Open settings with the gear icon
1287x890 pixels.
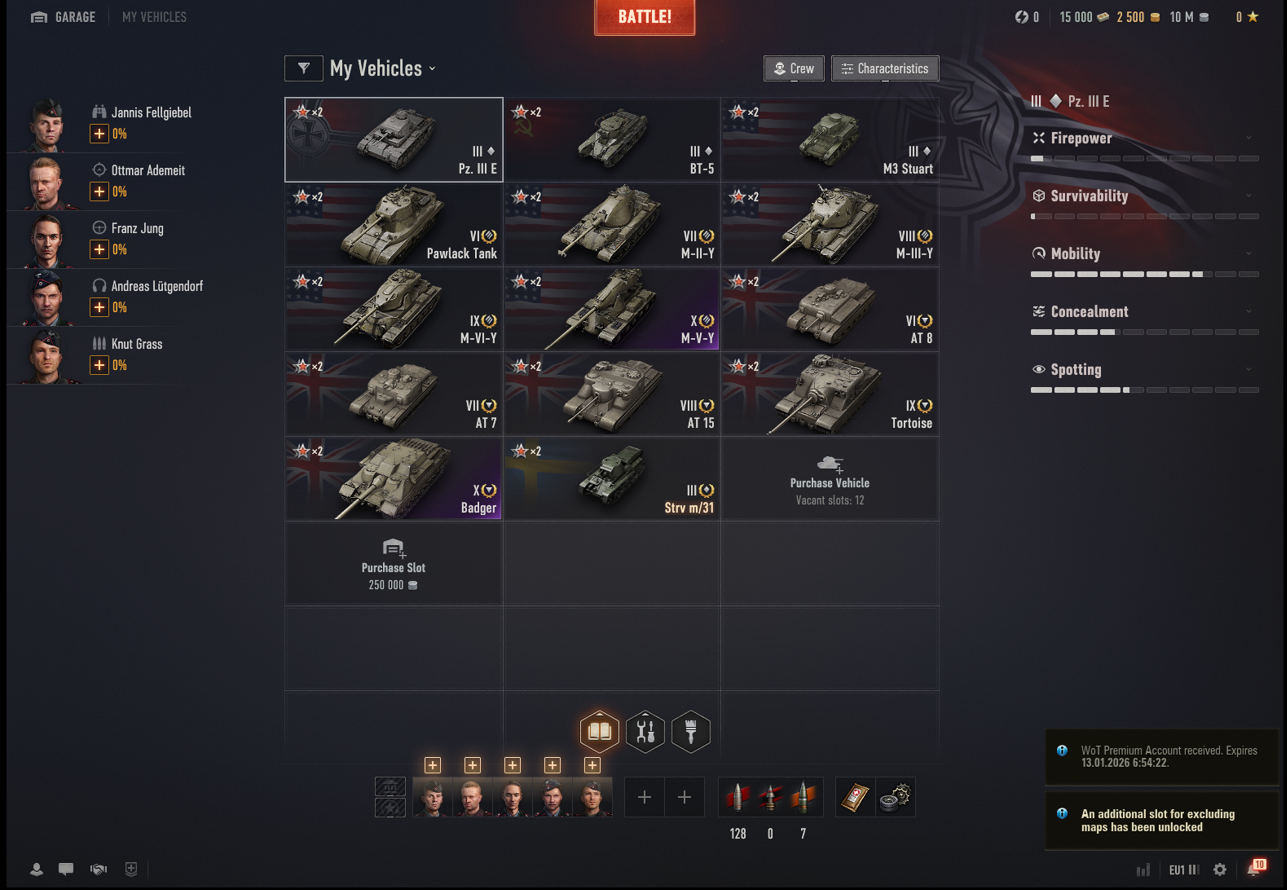pos(1219,869)
